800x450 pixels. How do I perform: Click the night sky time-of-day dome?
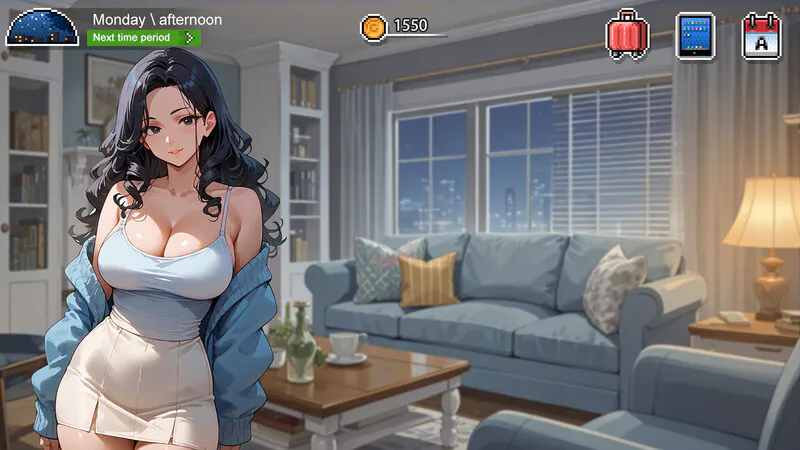click(42, 26)
